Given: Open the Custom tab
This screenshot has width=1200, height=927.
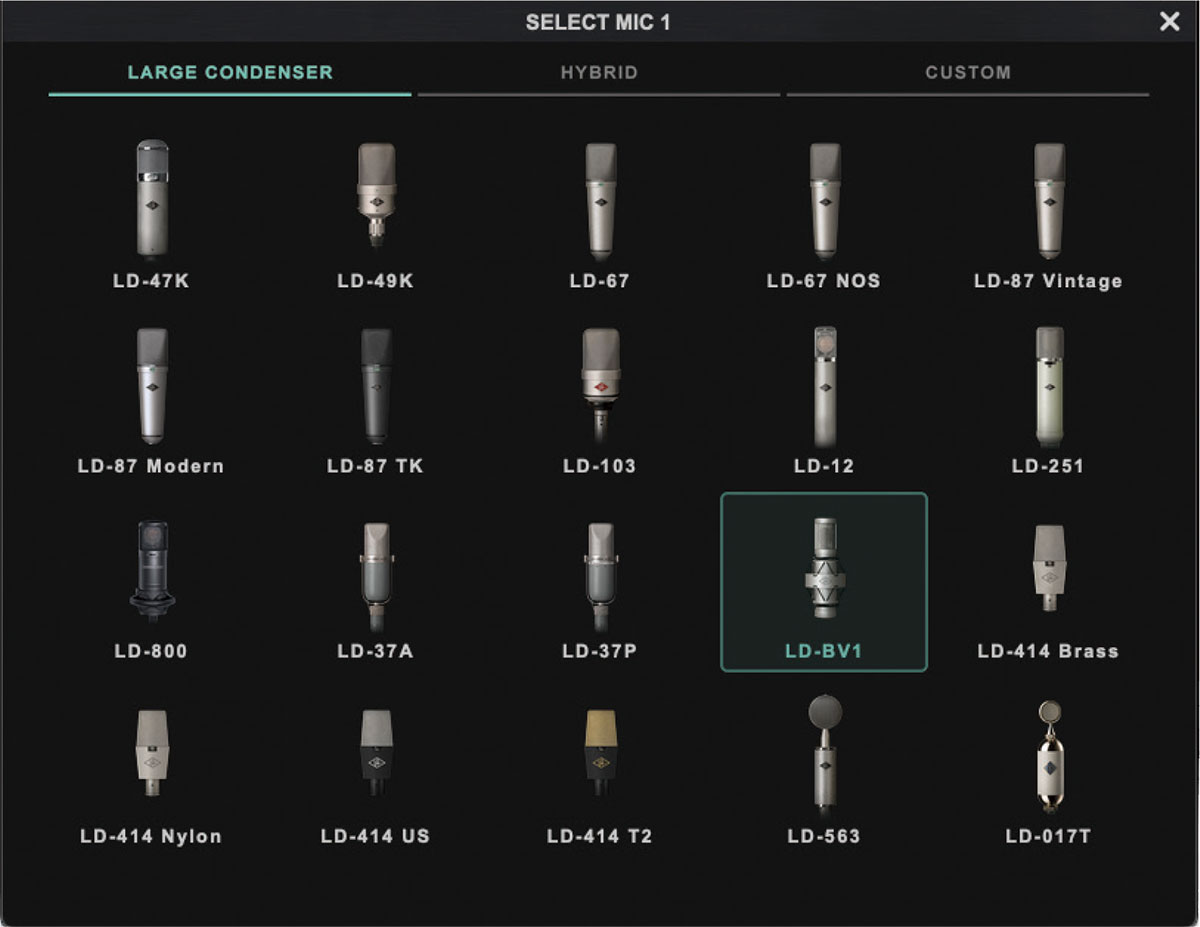Looking at the screenshot, I should click(967, 73).
